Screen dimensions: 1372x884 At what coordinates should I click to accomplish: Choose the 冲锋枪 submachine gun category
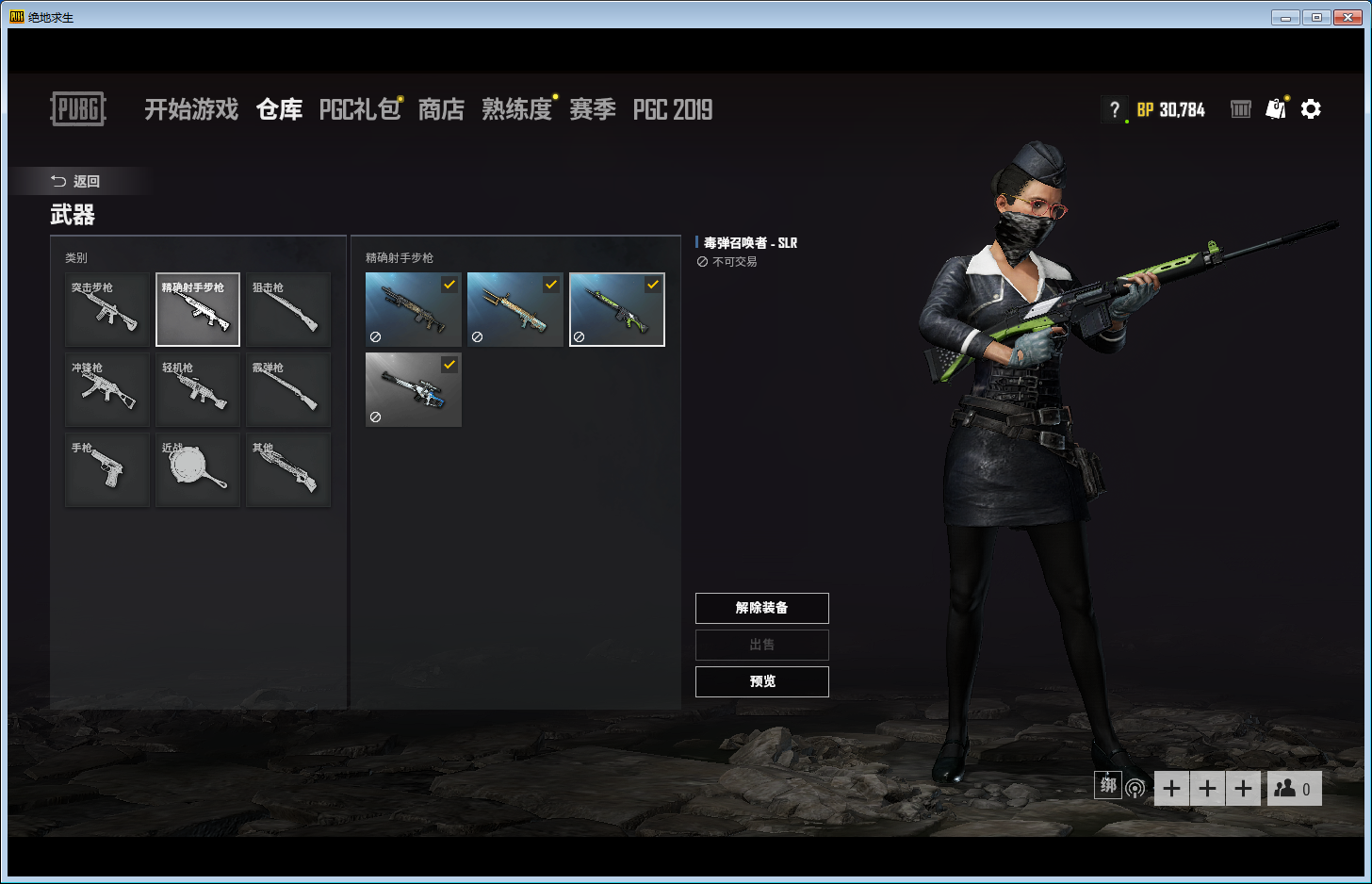click(107, 390)
